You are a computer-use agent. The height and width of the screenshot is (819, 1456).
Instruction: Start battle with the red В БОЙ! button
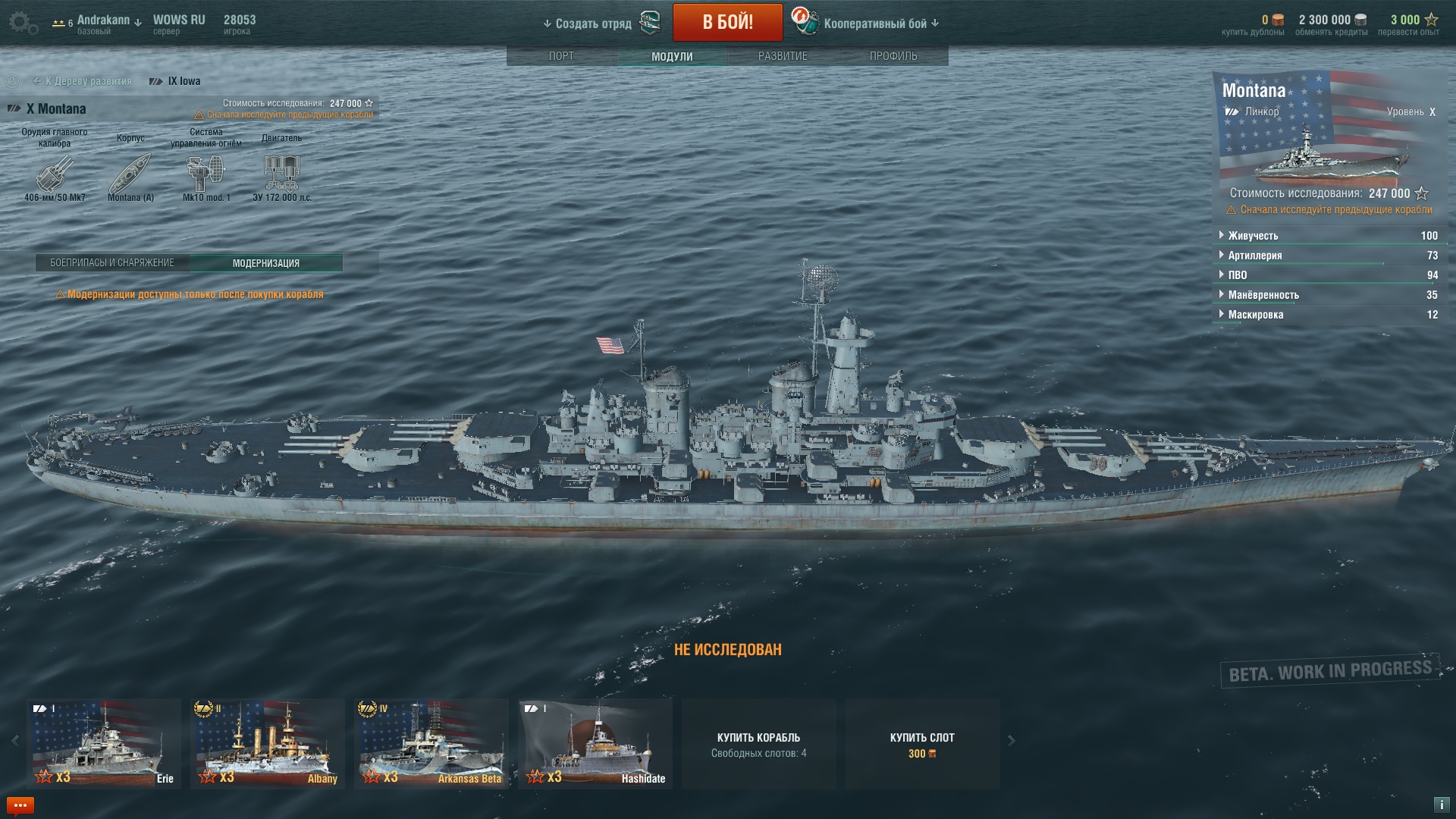[x=727, y=23]
